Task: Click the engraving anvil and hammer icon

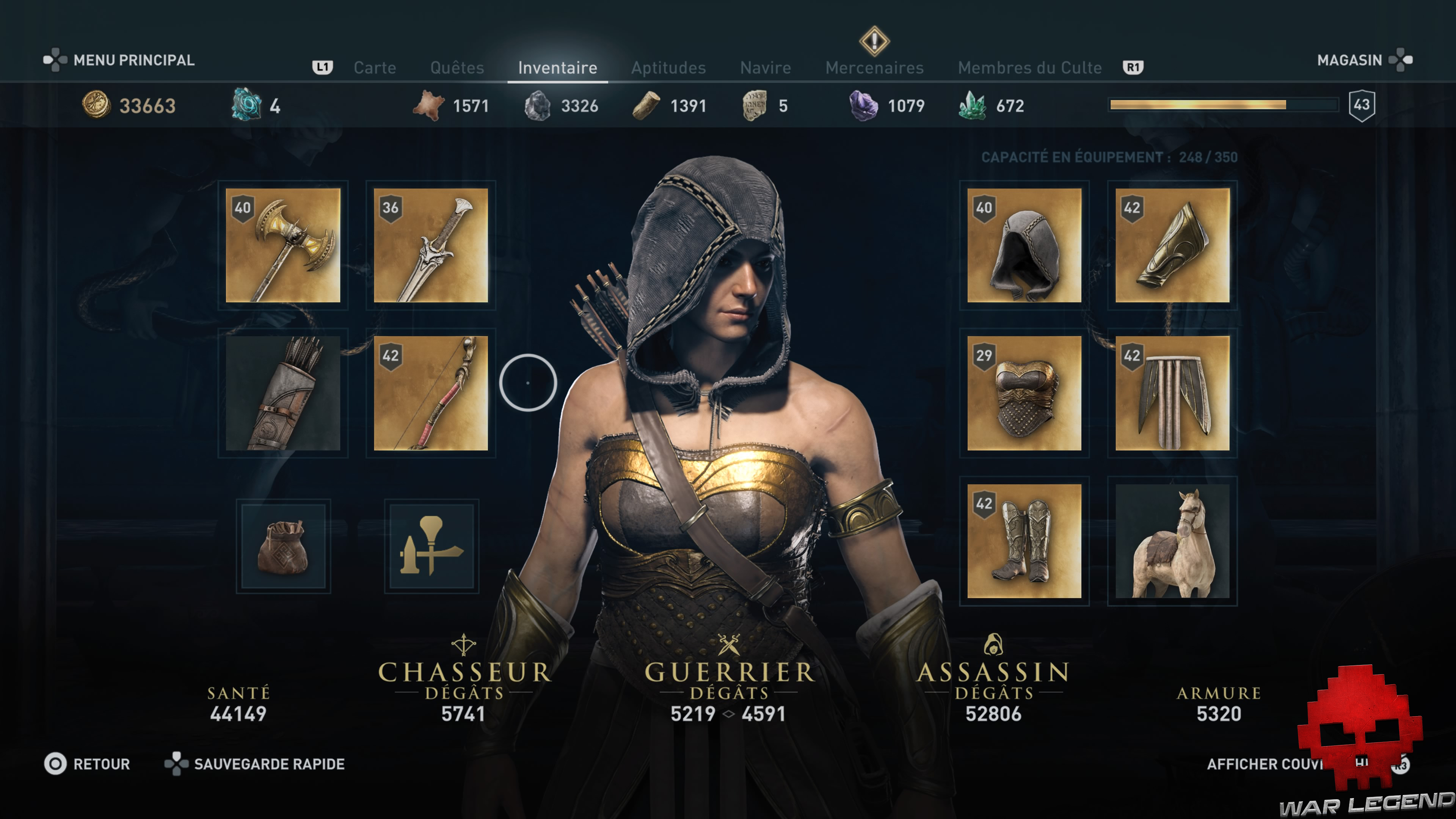Action: 431,546
